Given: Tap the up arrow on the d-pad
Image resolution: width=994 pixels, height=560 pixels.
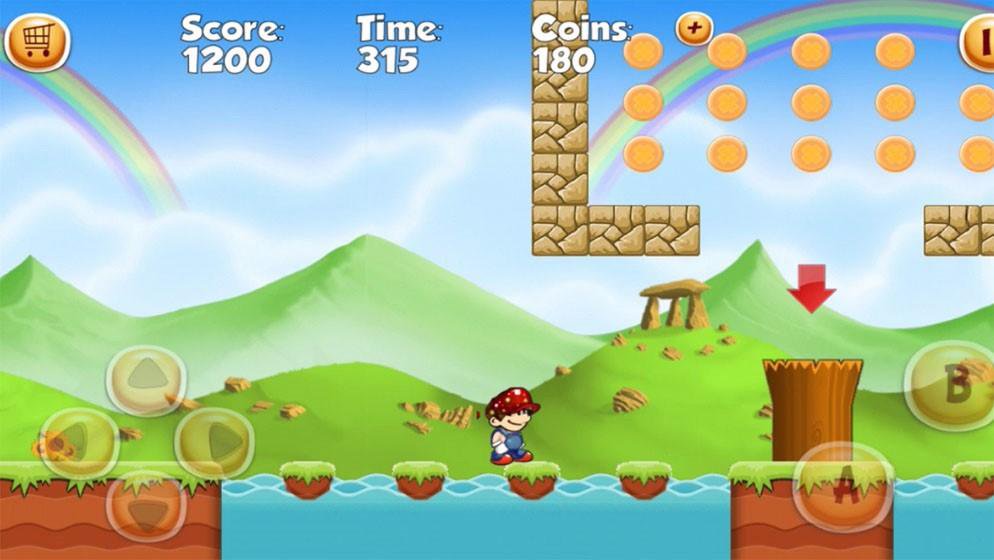Looking at the screenshot, I should (146, 378).
